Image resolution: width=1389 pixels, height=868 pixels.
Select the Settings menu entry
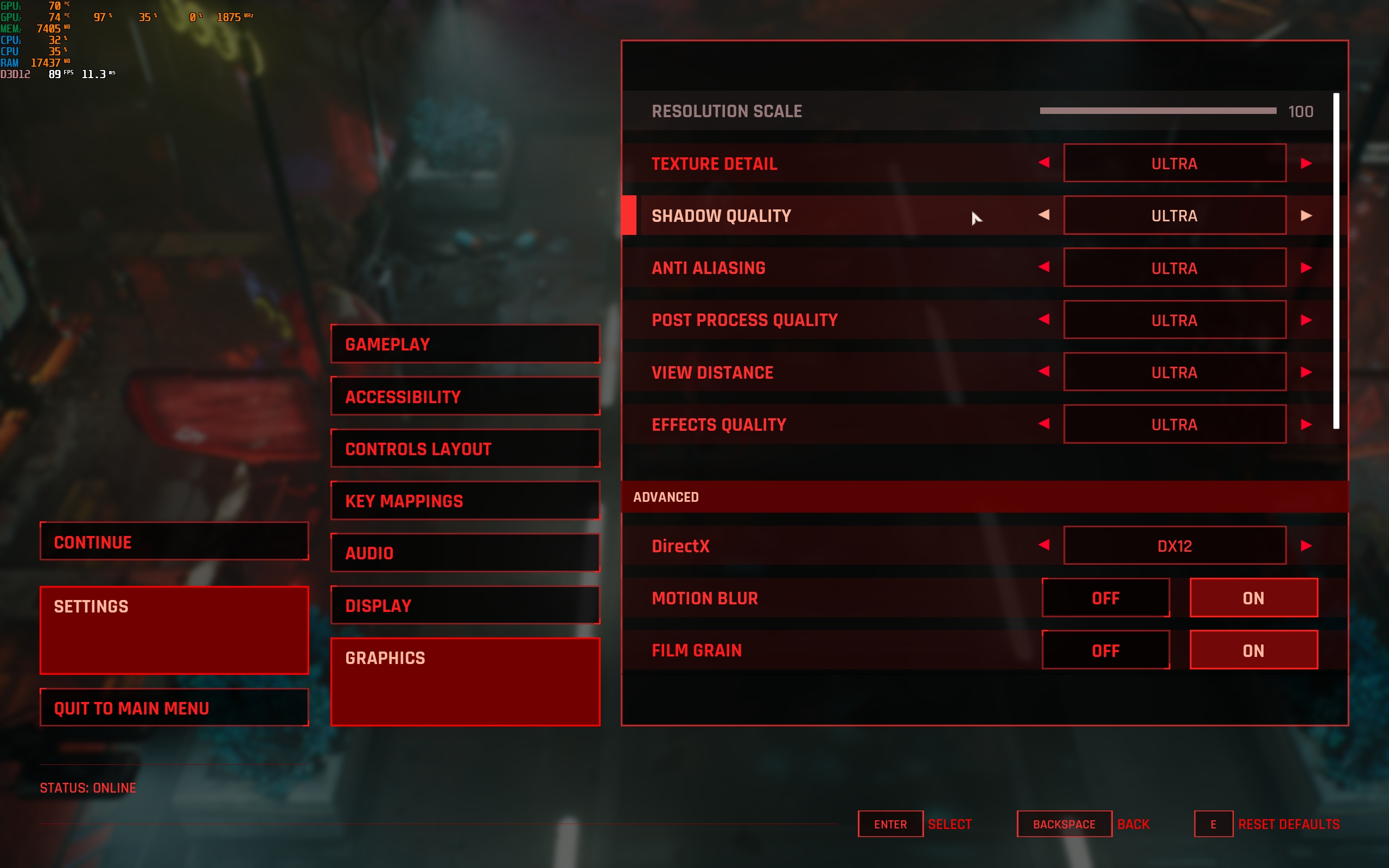[x=174, y=630]
